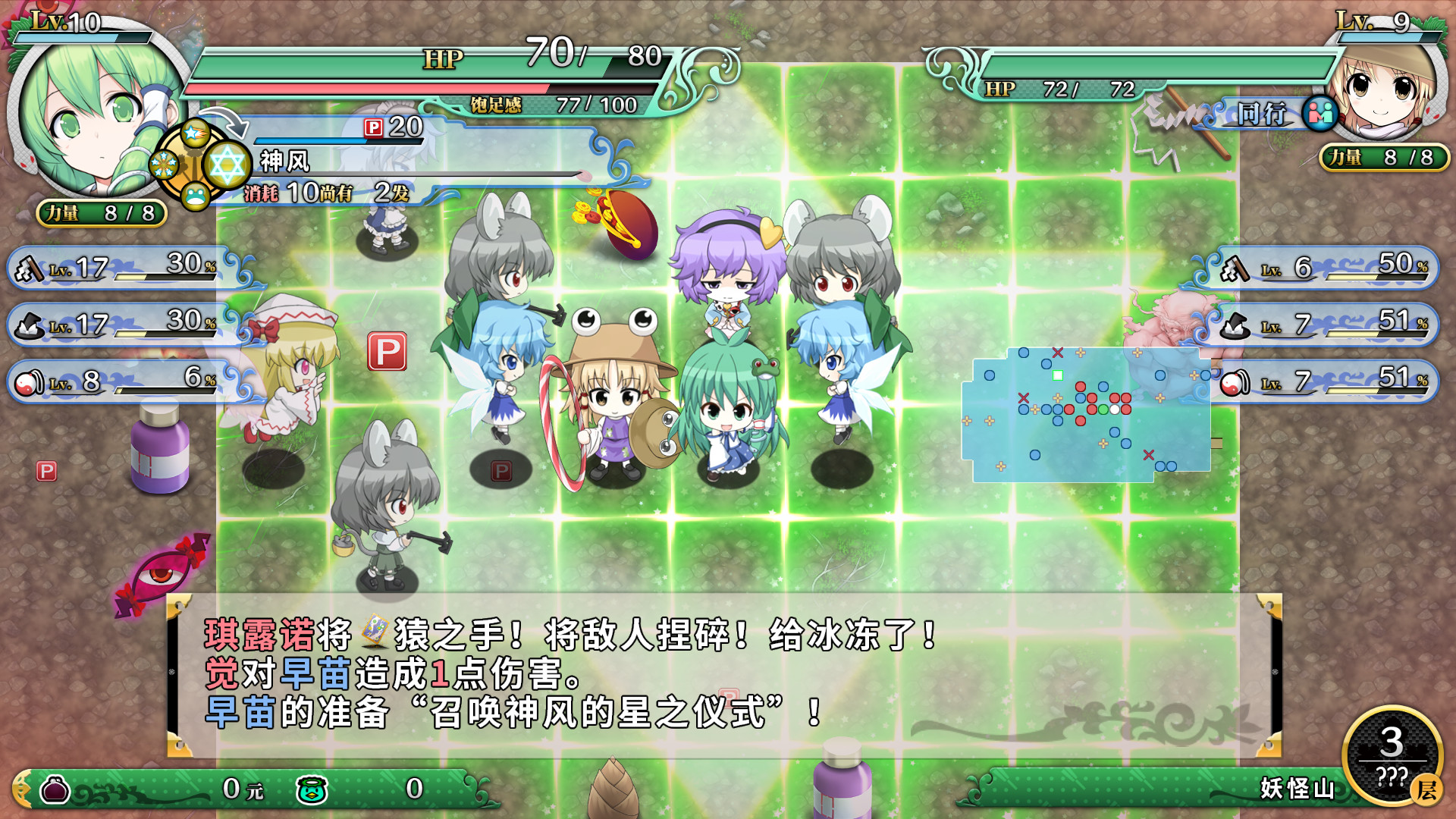Select the hexagram star spell icon
1456x819 pixels.
click(x=227, y=164)
